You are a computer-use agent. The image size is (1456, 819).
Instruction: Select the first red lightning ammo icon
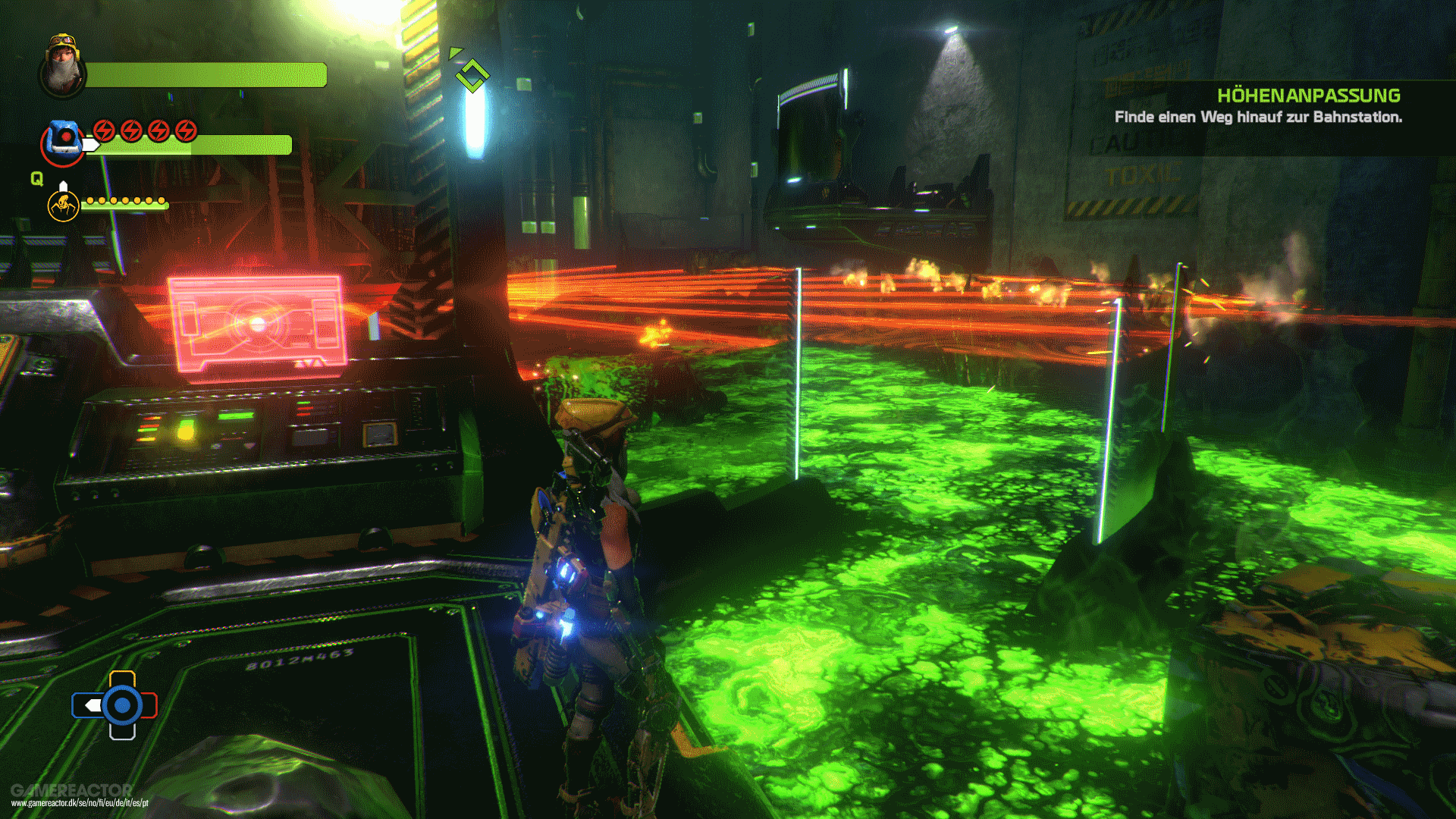[x=104, y=130]
